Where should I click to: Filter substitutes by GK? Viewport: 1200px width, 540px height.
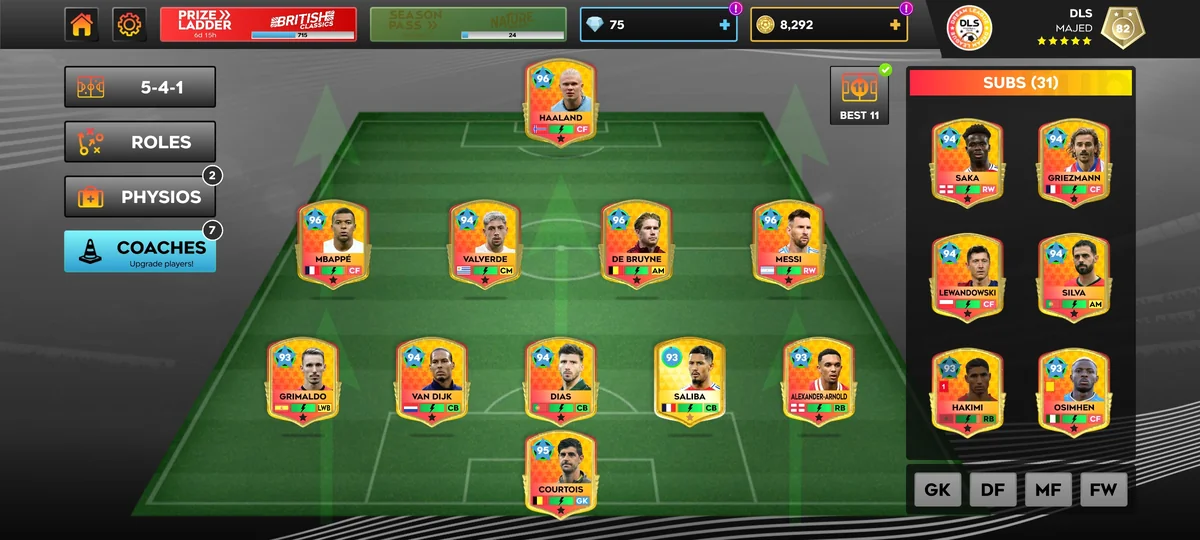point(937,490)
